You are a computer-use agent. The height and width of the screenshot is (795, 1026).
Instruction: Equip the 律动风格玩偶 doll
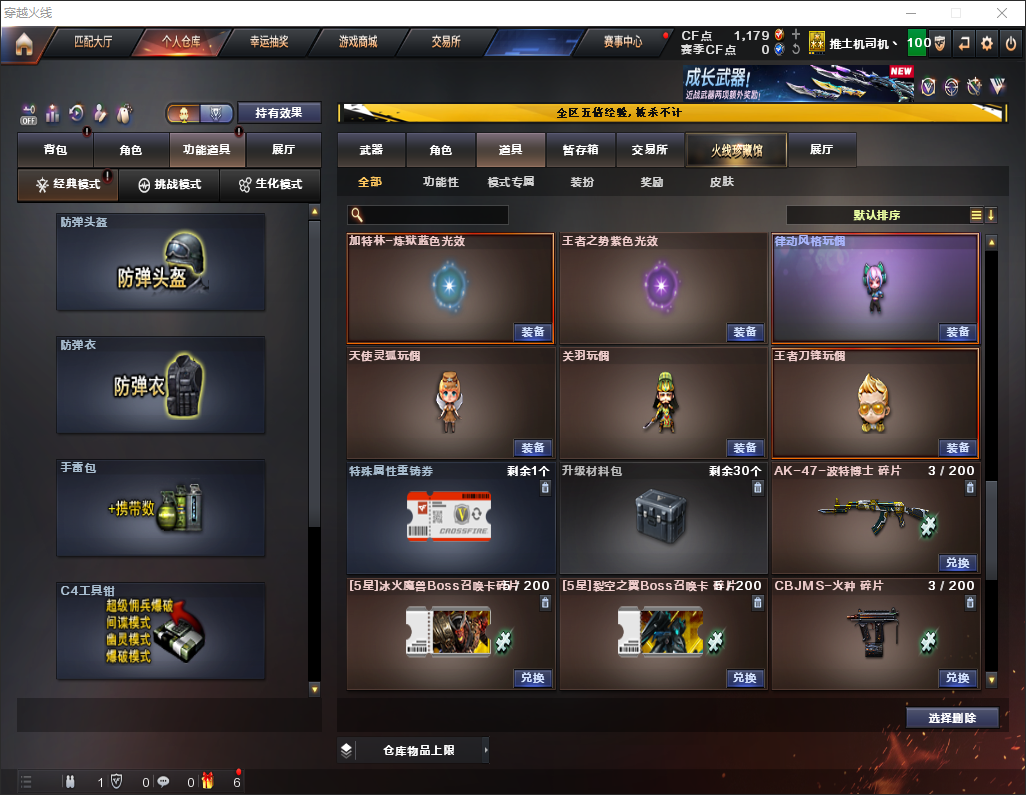pyautogui.click(x=958, y=332)
